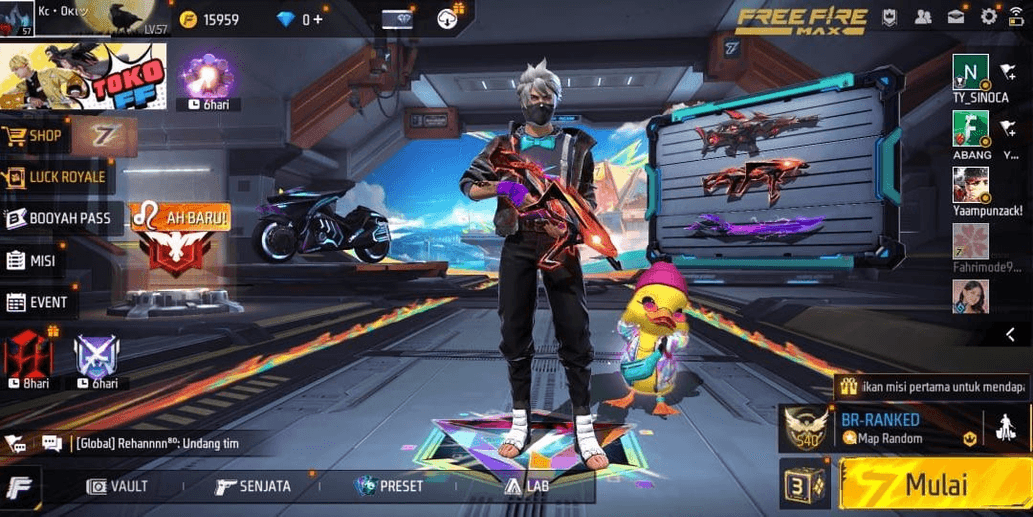Invite friend TY_SINOCA from the list

pyautogui.click(x=1008, y=73)
